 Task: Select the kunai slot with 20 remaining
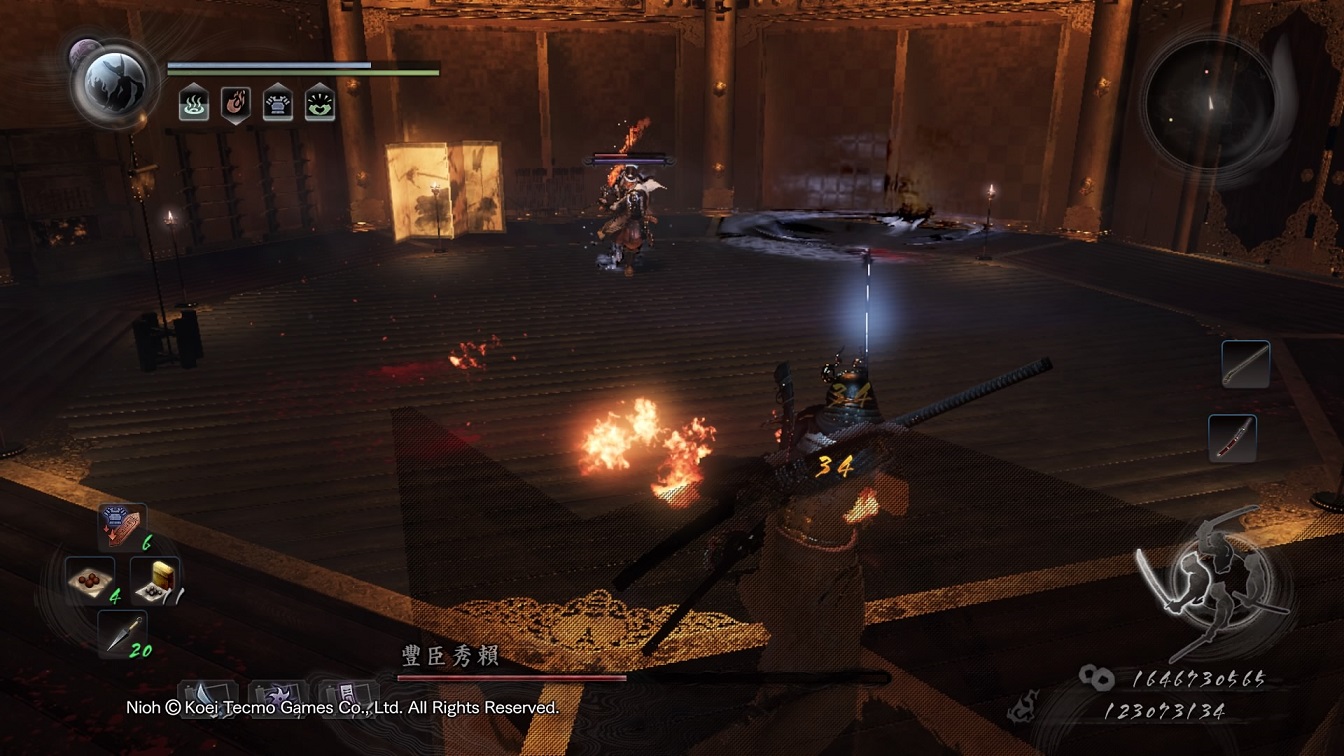(122, 634)
